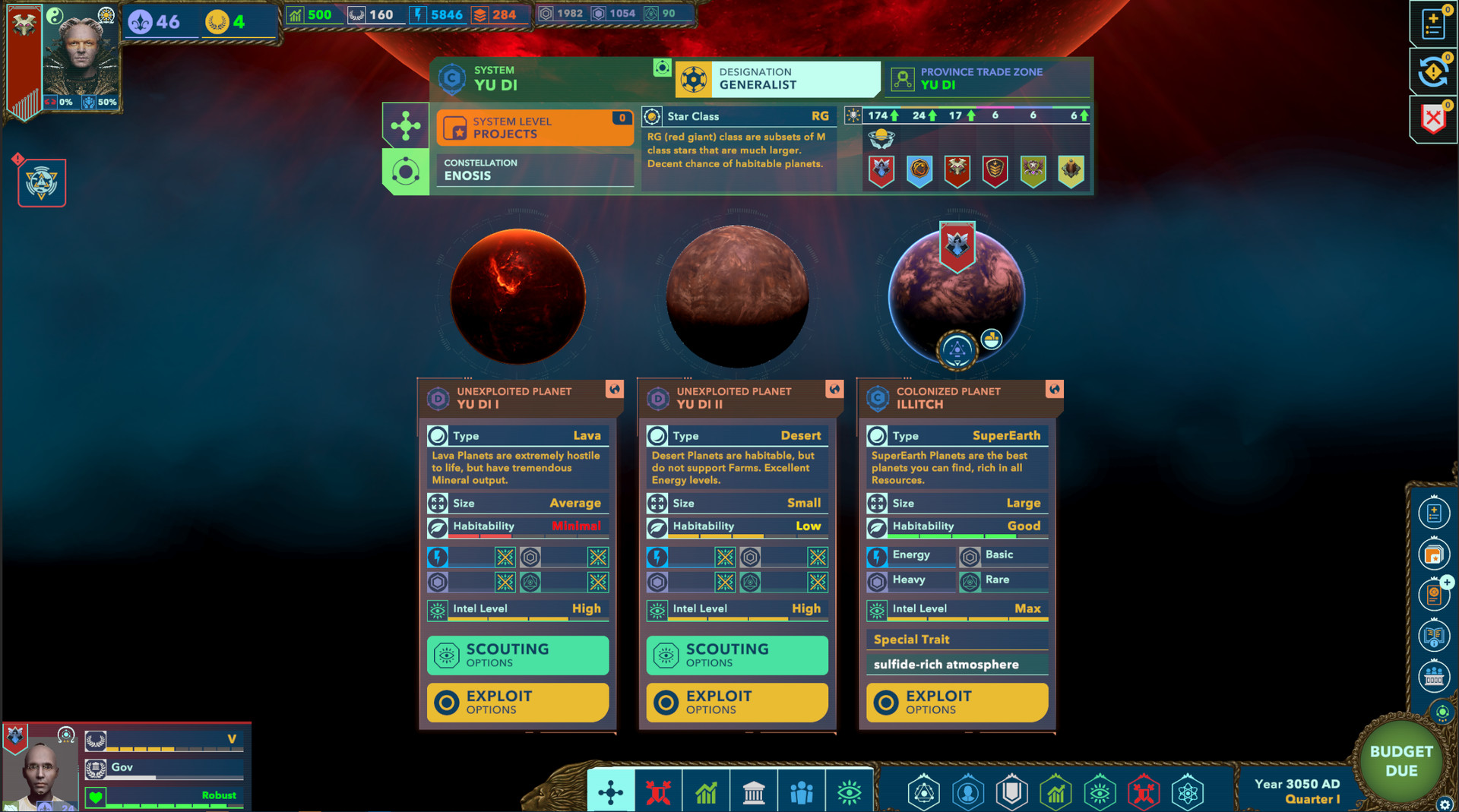Expand Exploit Options for Illitch

[x=956, y=701]
